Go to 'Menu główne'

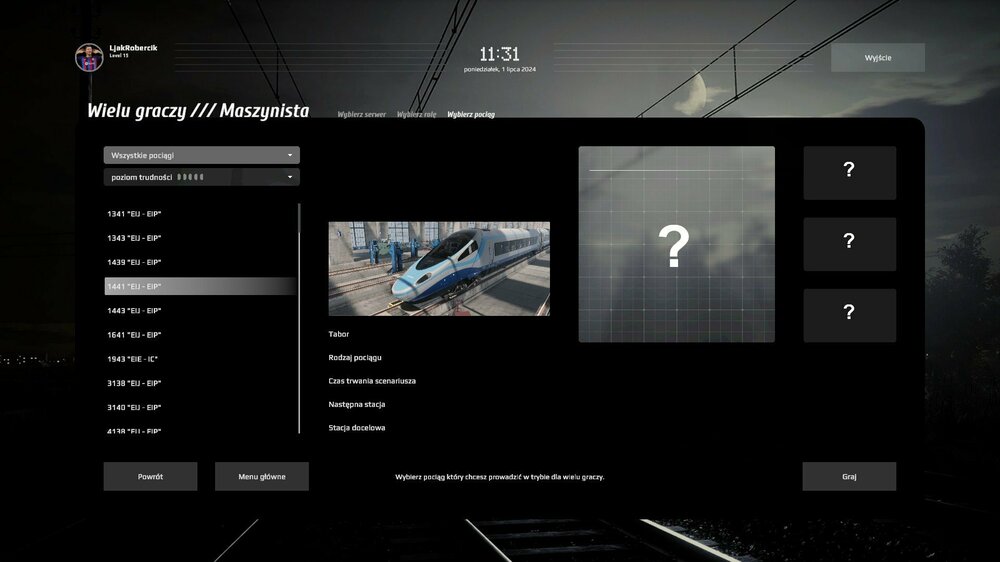tap(262, 477)
